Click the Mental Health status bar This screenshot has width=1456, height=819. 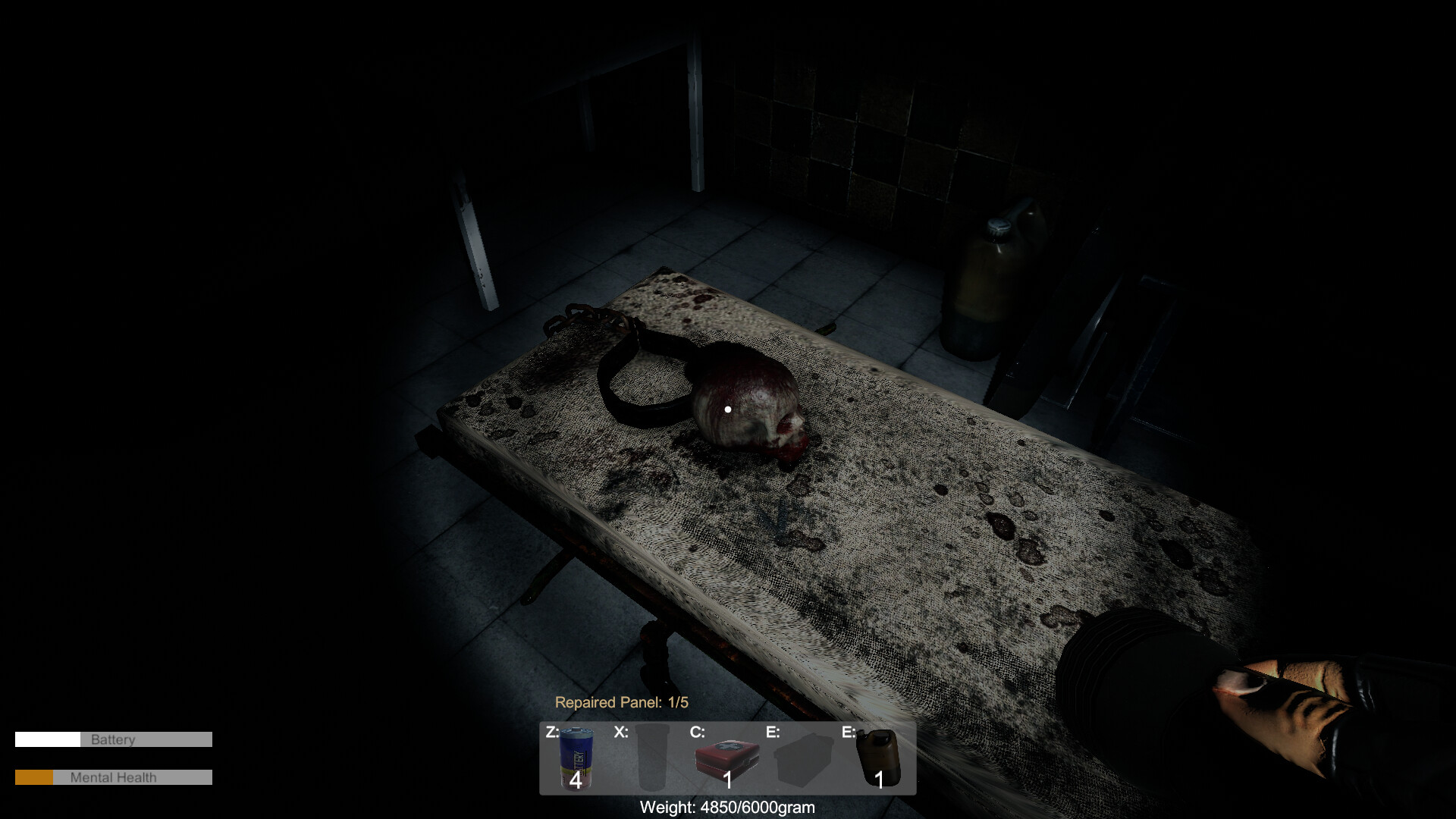click(114, 777)
